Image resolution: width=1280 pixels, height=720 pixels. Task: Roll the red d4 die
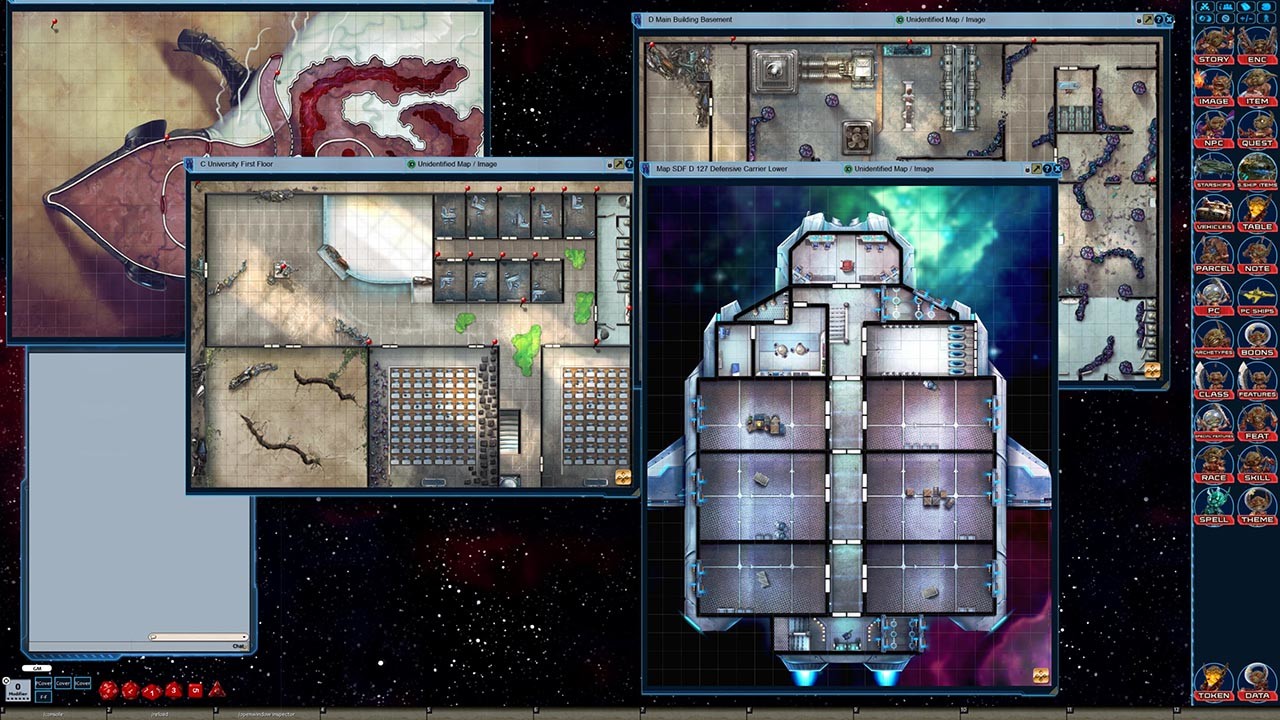coord(217,691)
